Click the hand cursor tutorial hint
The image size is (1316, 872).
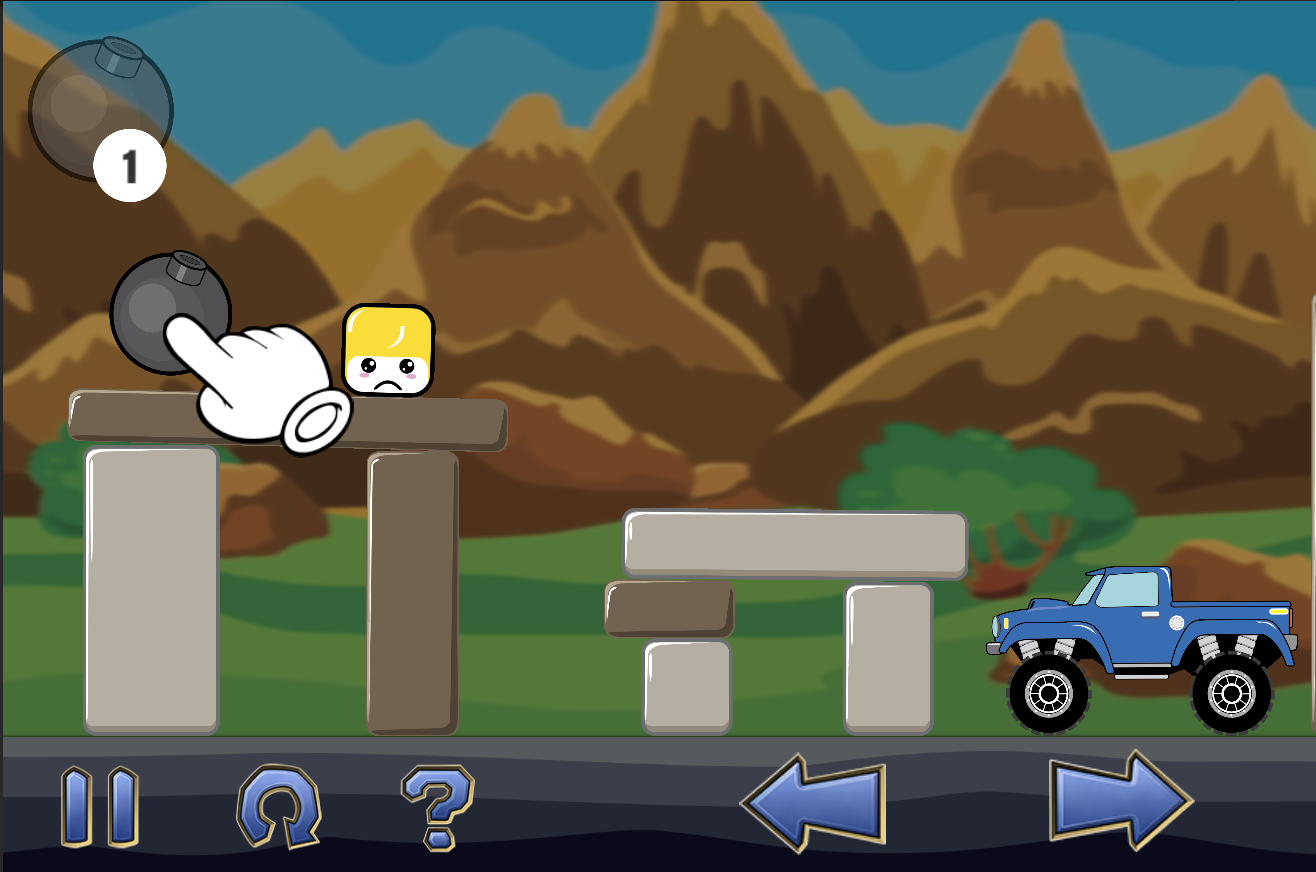(x=260, y=380)
